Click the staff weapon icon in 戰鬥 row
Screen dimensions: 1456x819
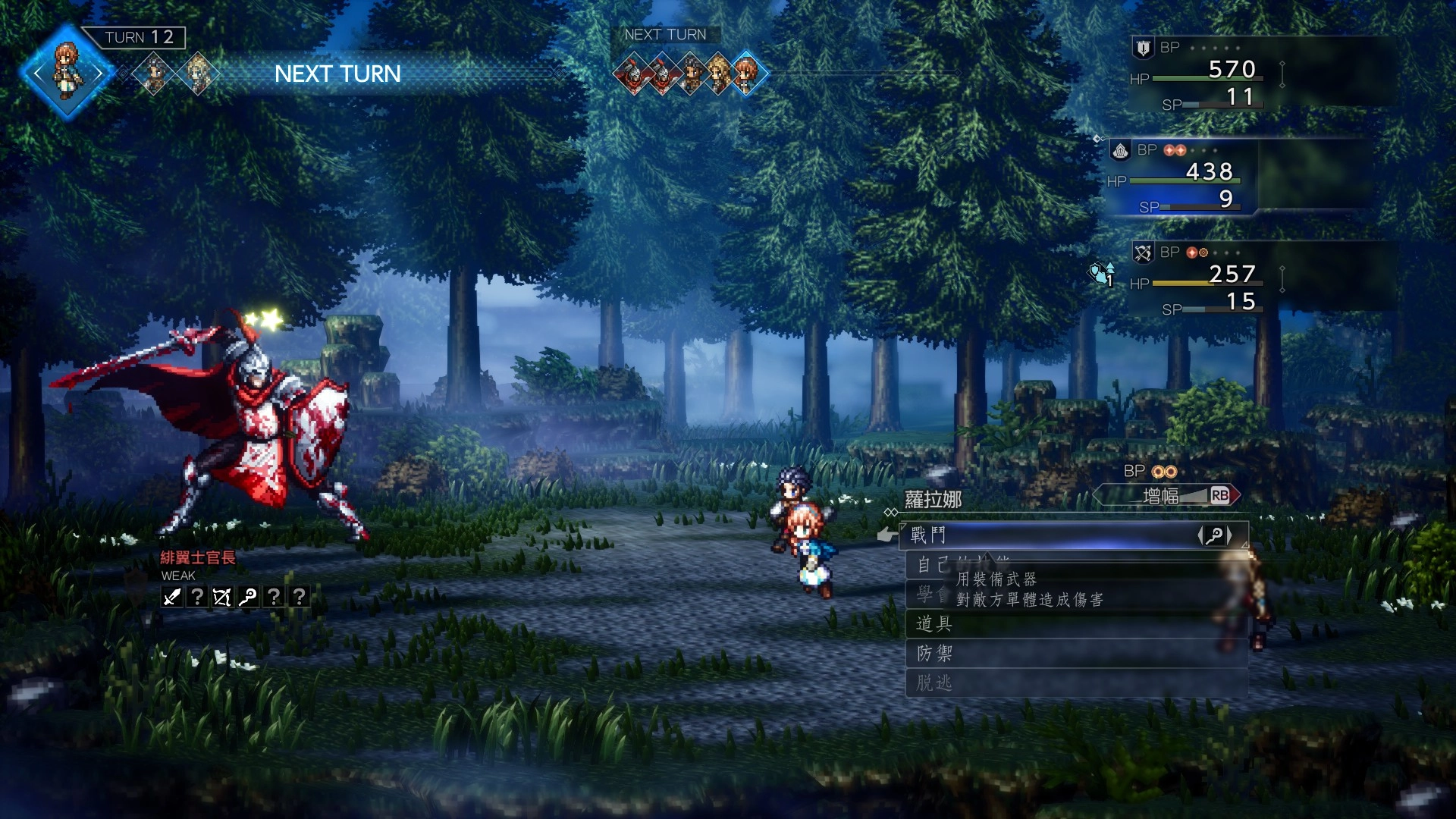click(x=1214, y=536)
